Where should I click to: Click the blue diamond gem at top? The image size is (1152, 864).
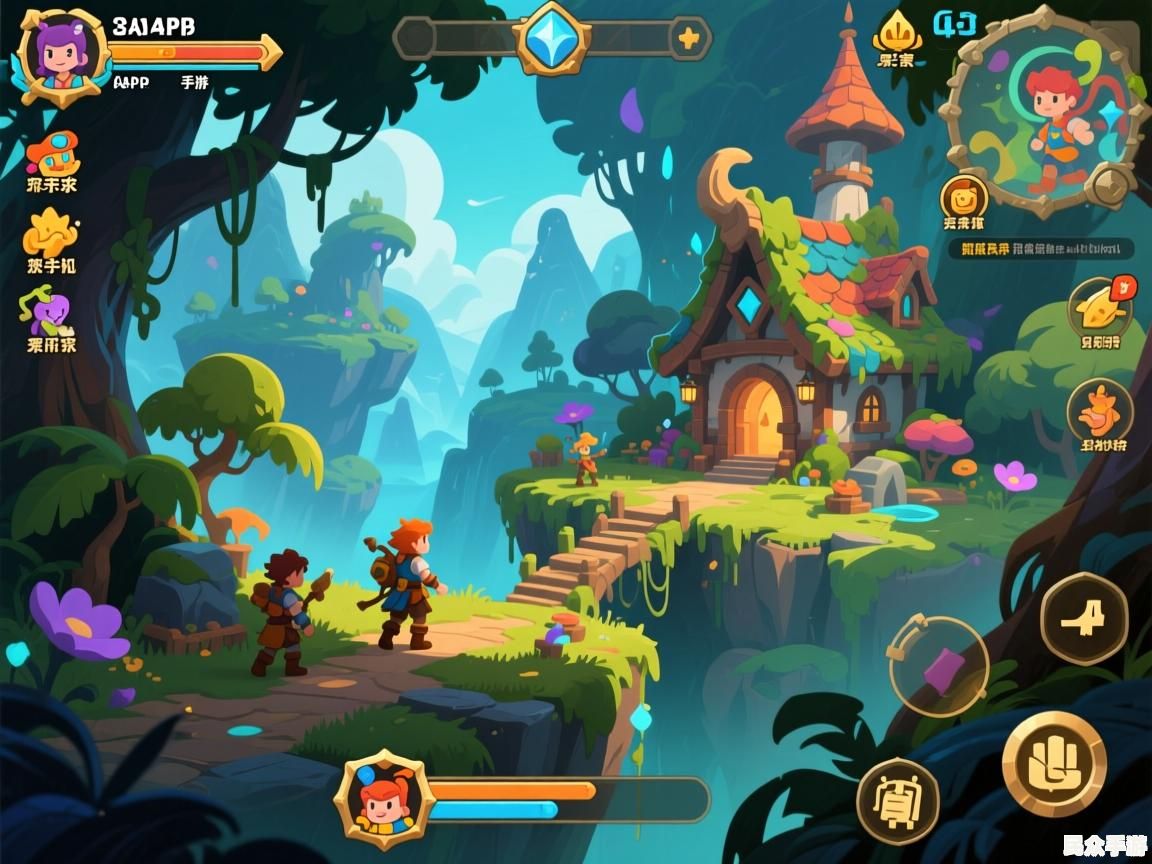[x=551, y=38]
